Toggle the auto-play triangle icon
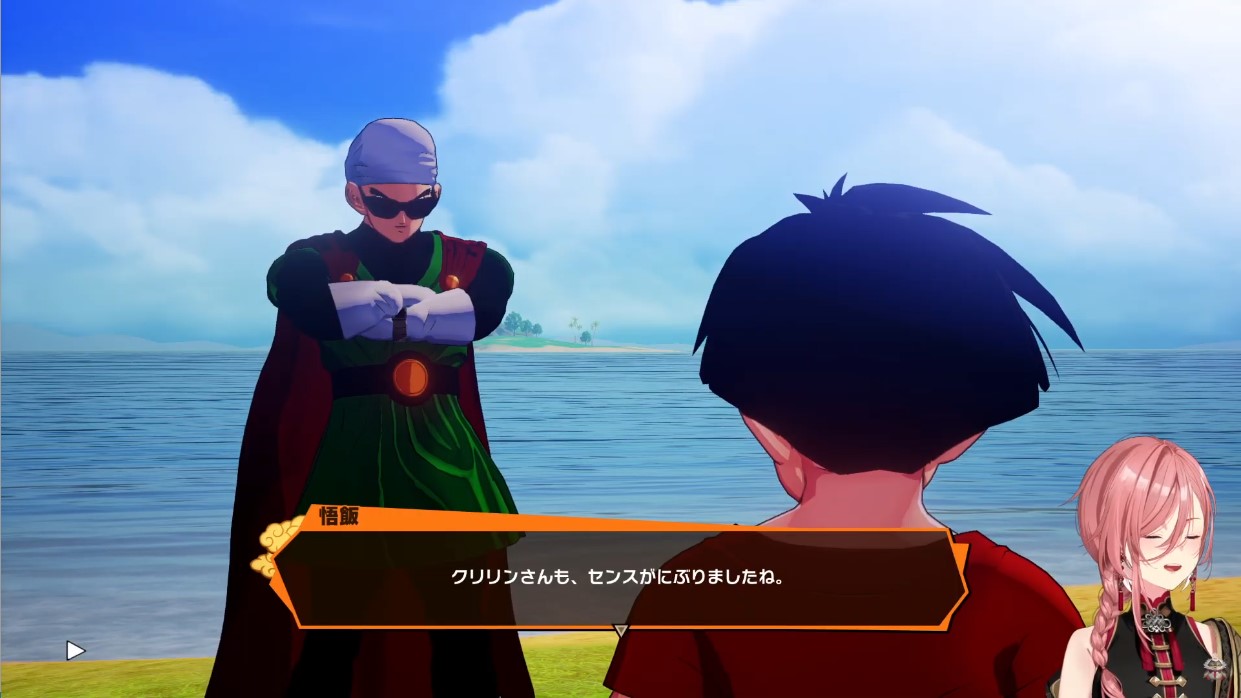This screenshot has width=1241, height=698. click(75, 651)
